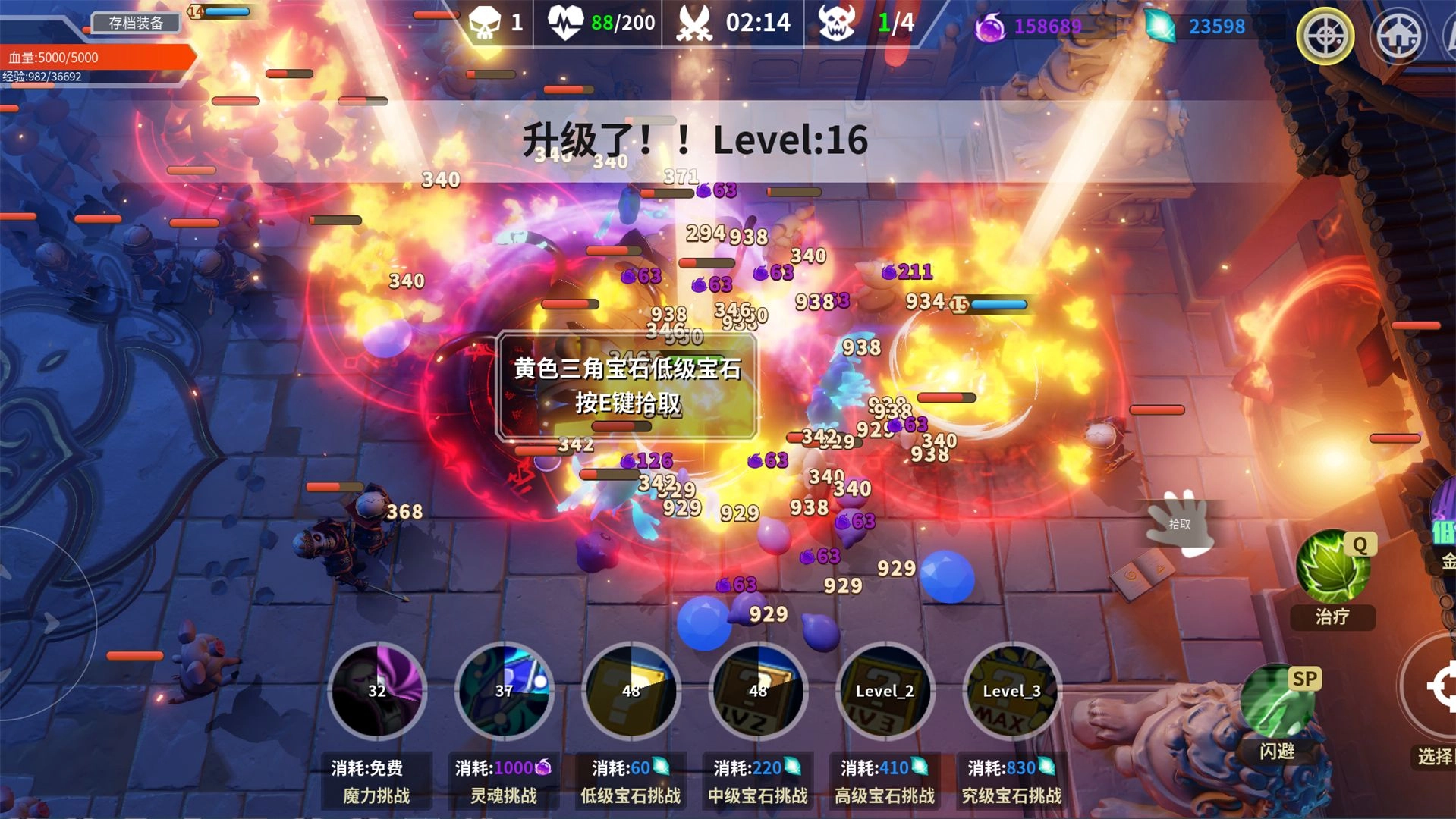Select the 灵魂挑战 (Soul Challenge) icon

click(505, 692)
